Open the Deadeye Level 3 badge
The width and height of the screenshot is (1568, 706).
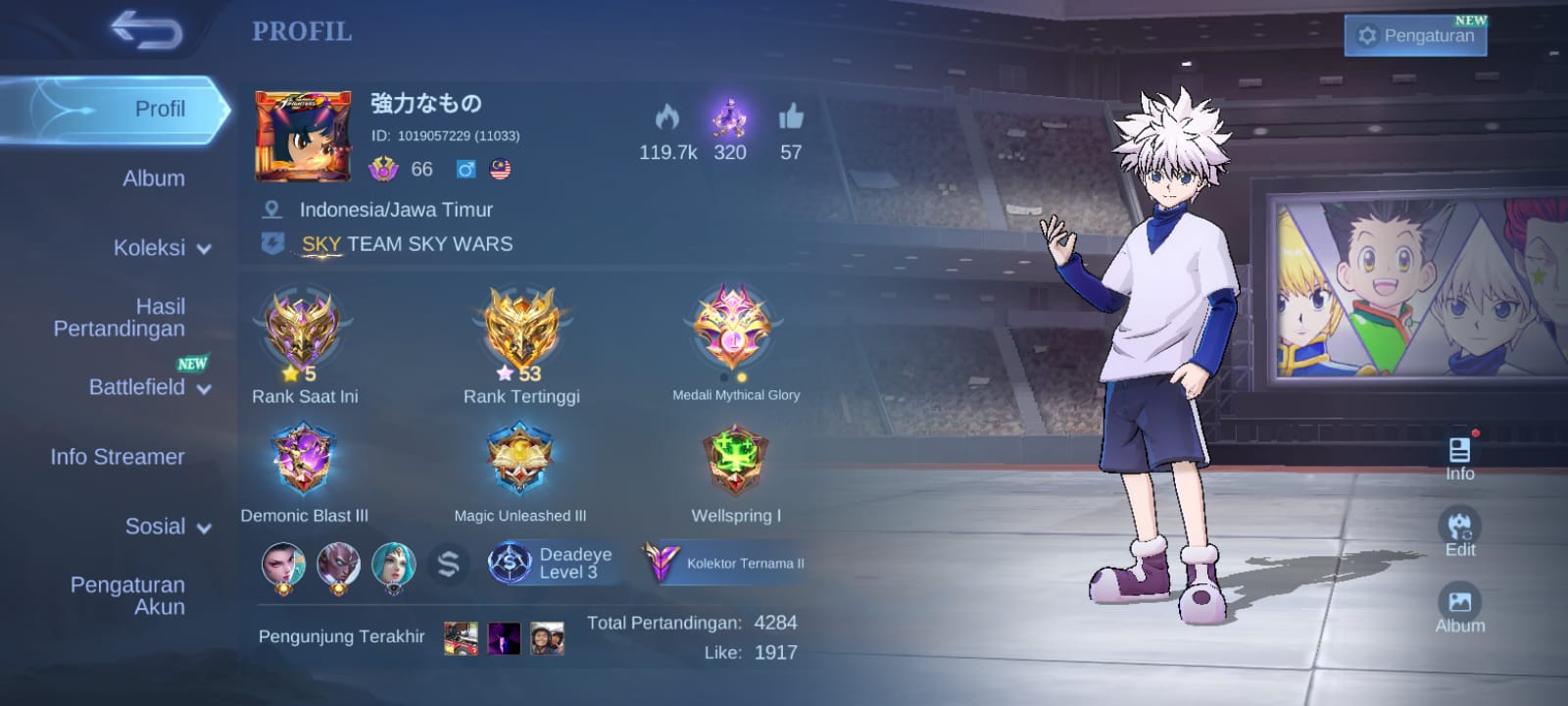(554, 563)
